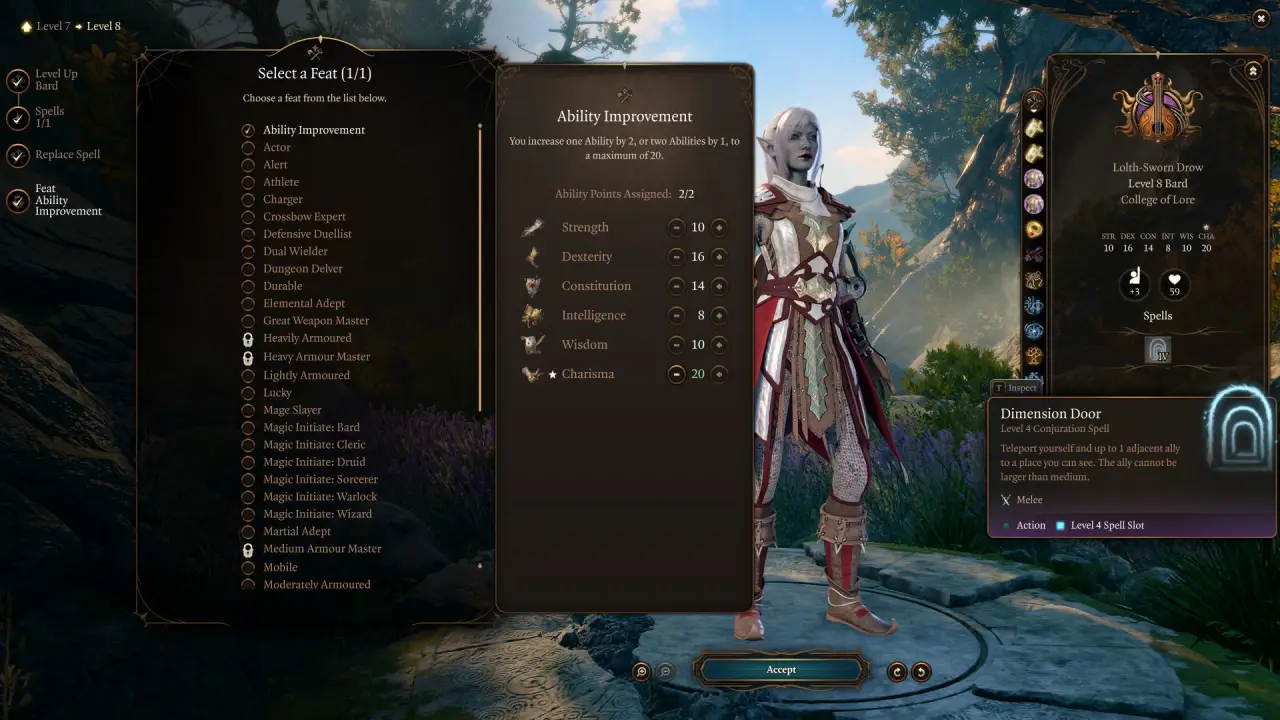
Task: Click the heart health icon showing 59
Action: click(x=1174, y=285)
